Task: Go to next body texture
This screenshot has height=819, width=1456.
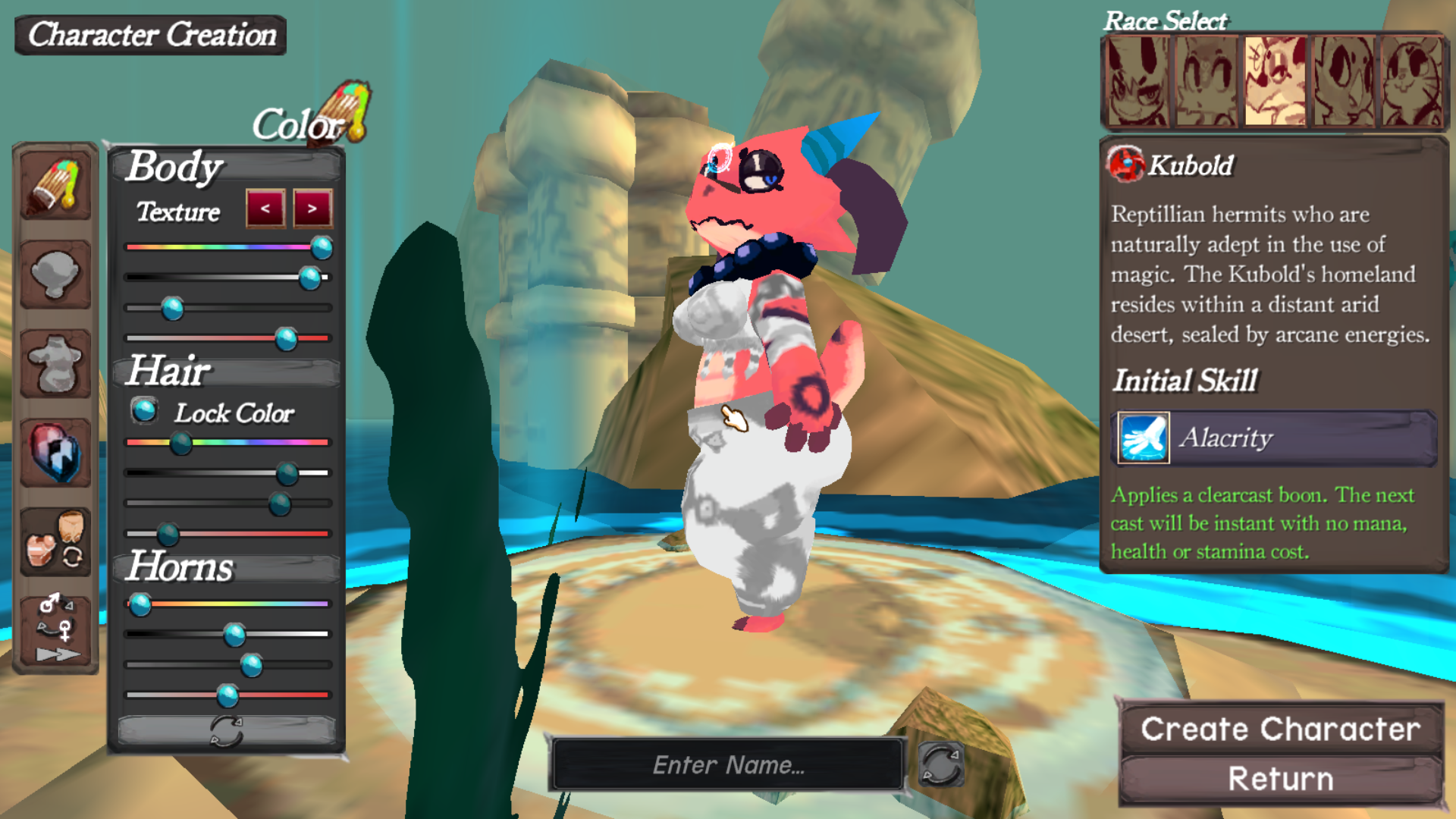Action: click(312, 209)
